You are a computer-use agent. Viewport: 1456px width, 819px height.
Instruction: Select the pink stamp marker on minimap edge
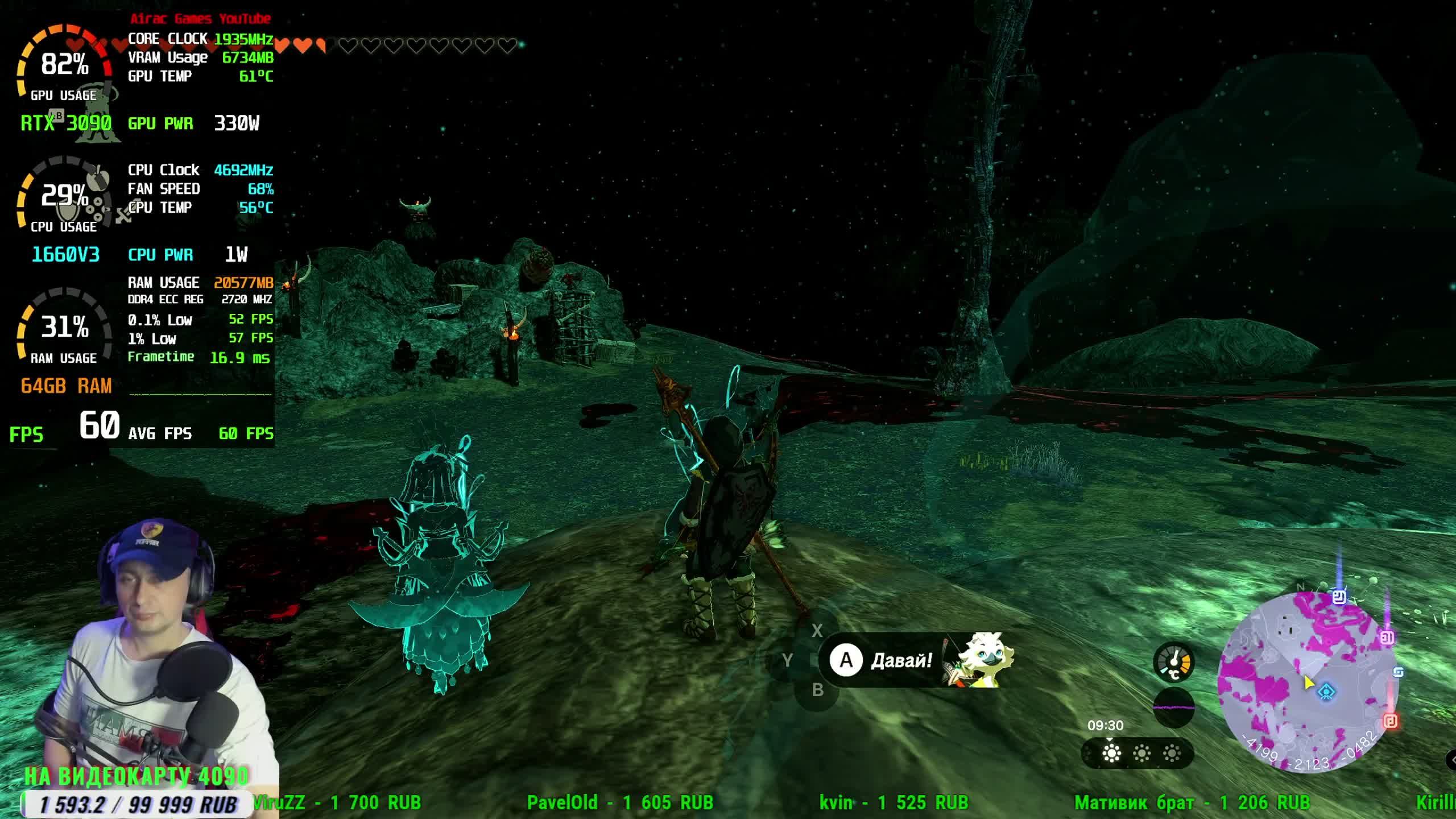[1387, 637]
